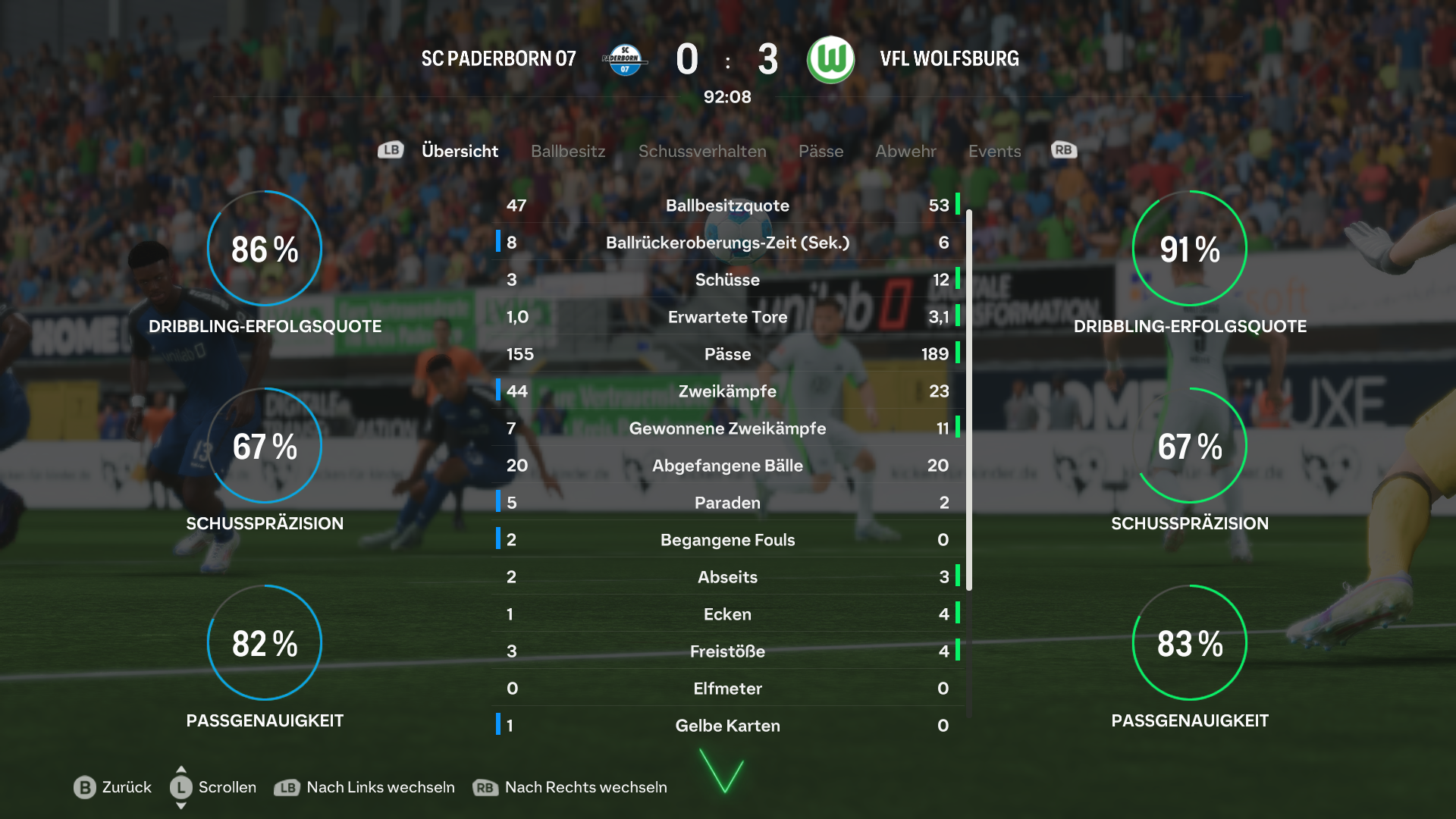Switch to the Ballbesitz tab
1456x819 pixels.
click(568, 151)
